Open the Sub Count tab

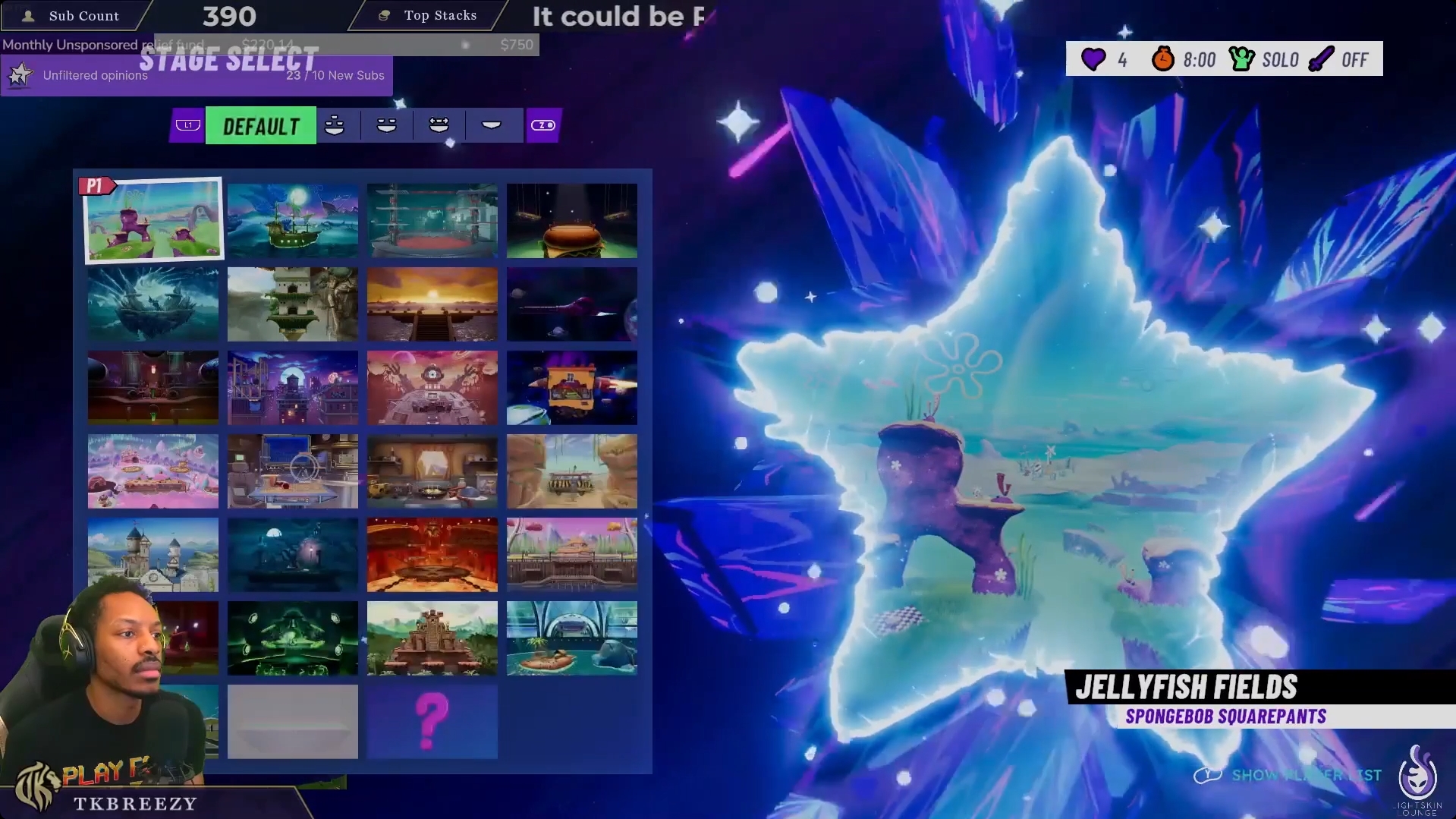(83, 15)
